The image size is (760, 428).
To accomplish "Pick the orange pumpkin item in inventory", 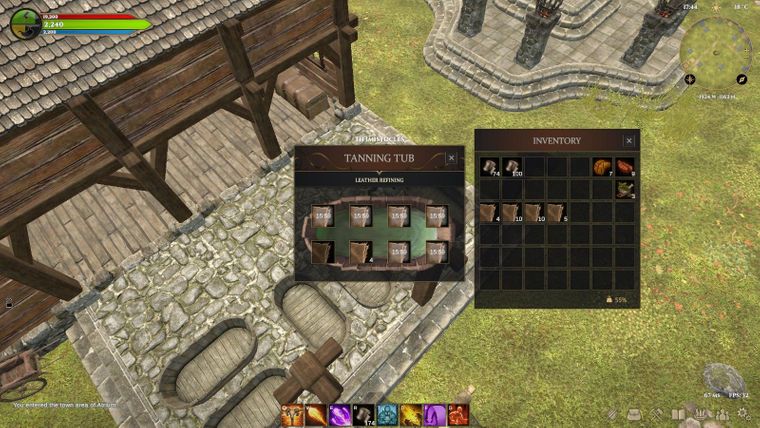I will (x=602, y=166).
